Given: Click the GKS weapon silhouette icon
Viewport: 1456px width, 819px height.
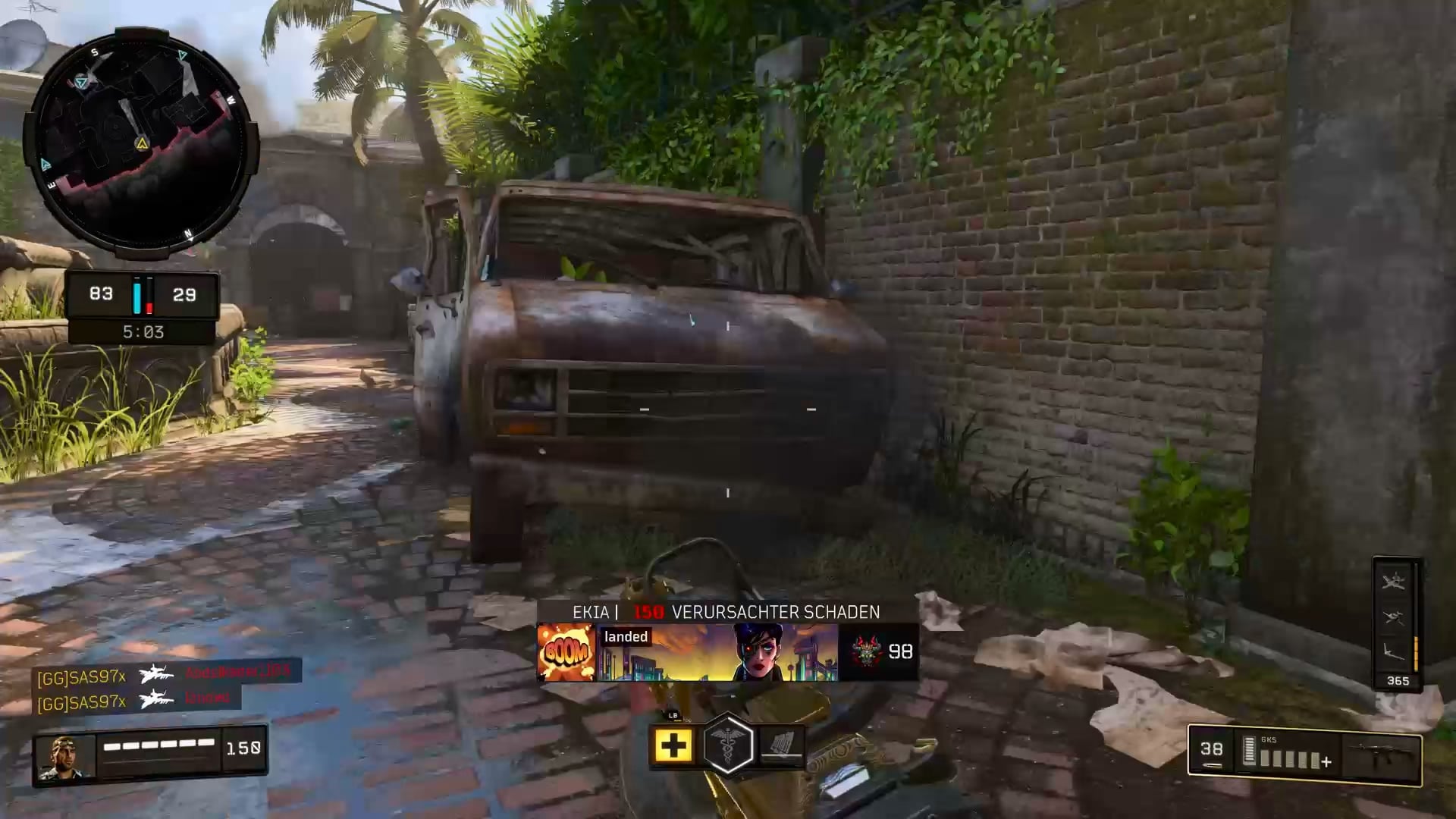Looking at the screenshot, I should [1382, 757].
